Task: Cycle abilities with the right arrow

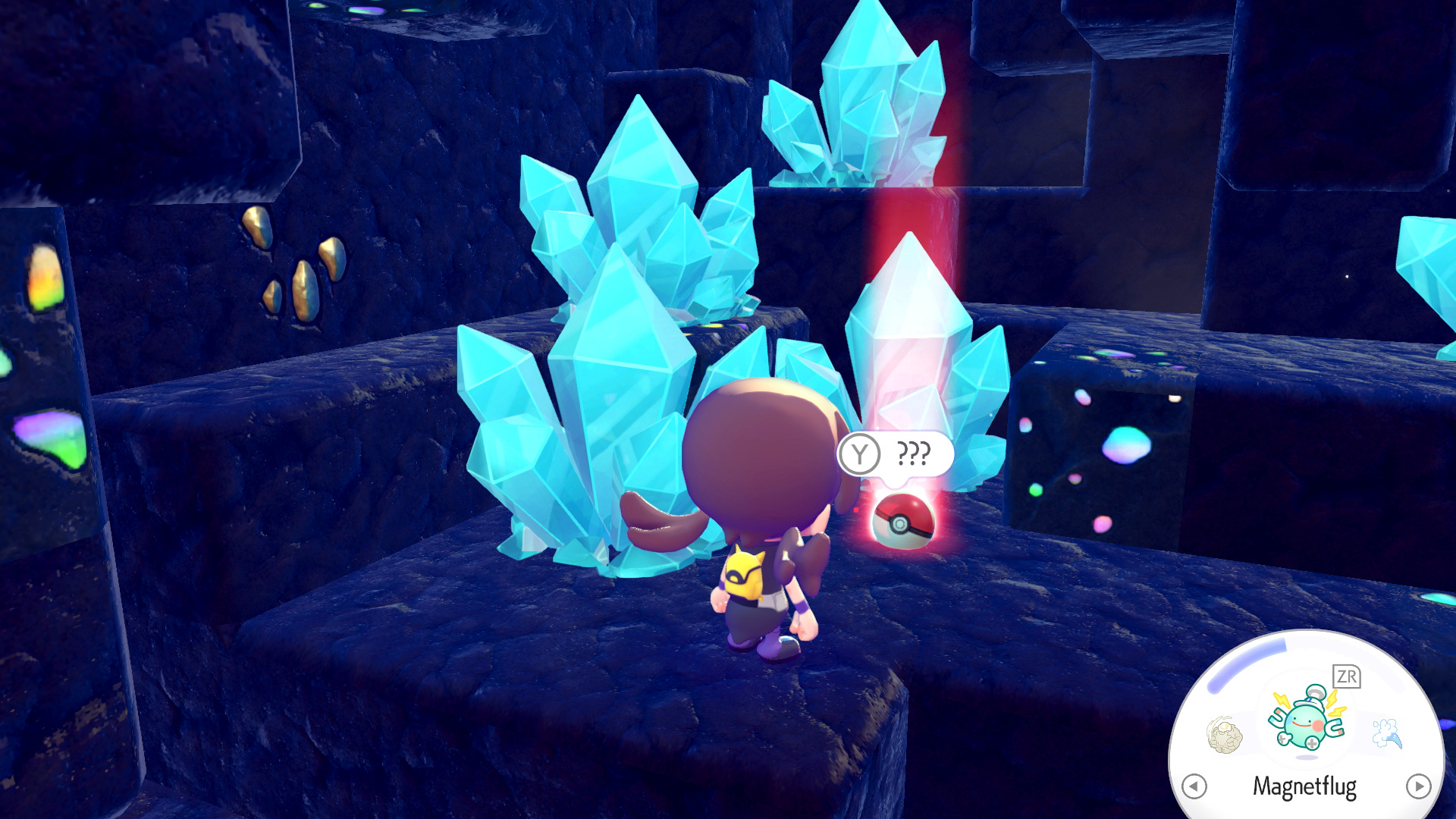Action: [x=1418, y=786]
